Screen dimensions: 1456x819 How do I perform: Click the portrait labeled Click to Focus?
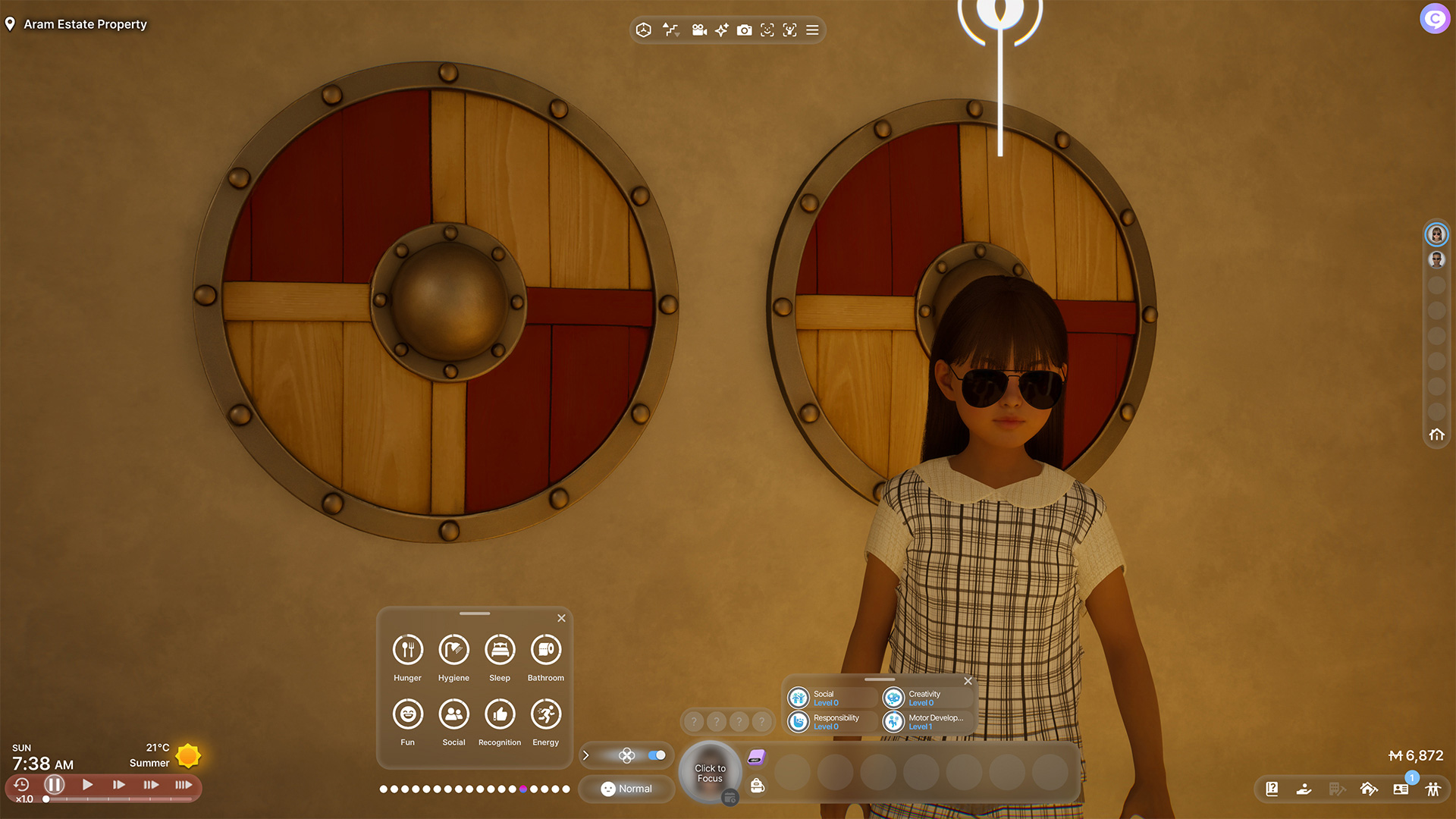tap(710, 773)
